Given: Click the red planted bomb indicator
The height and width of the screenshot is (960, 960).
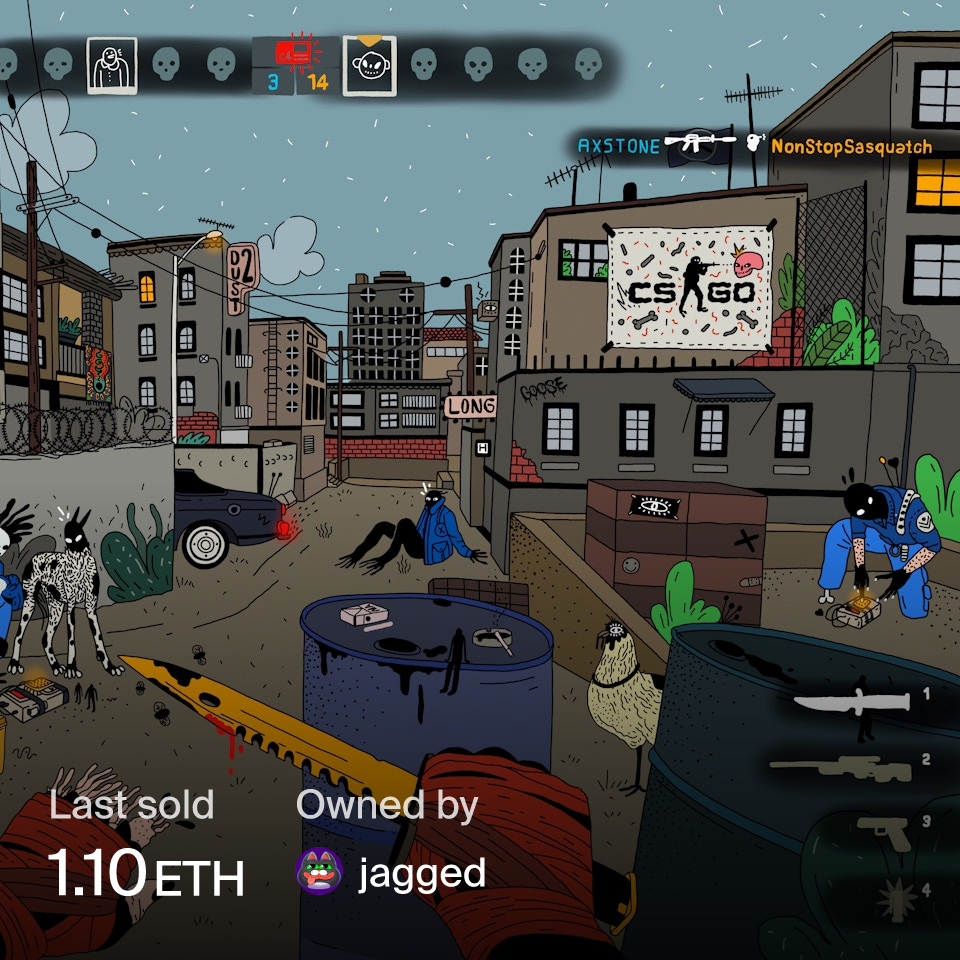Looking at the screenshot, I should tap(296, 53).
